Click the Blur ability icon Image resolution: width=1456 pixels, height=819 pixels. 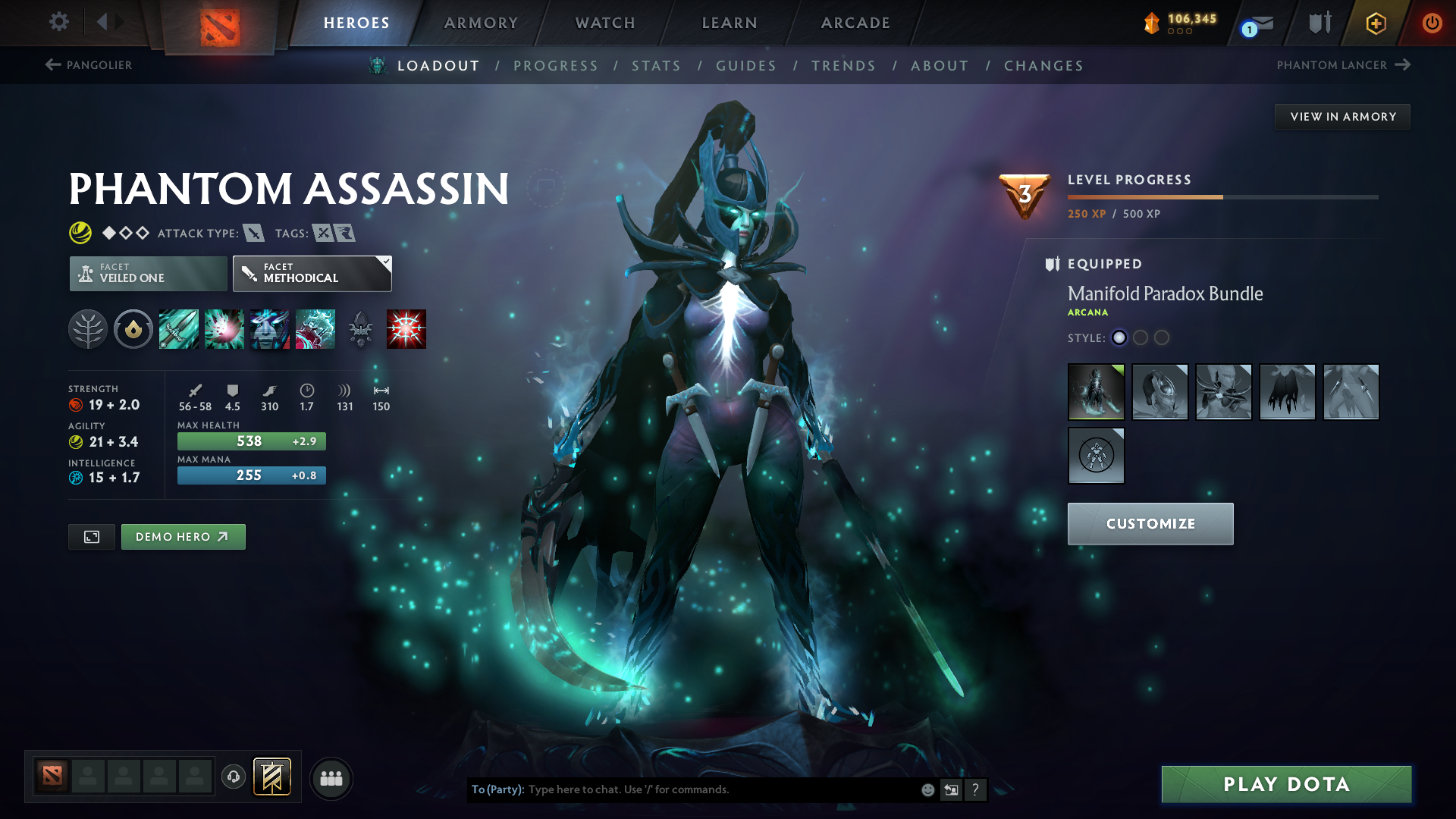point(269,328)
